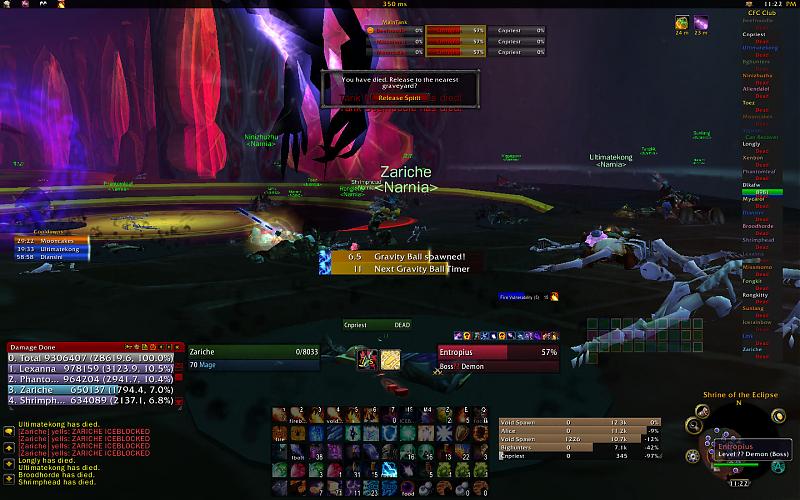
Task: Open the chat speech bubble button
Action: pyautogui.click(x=9, y=430)
